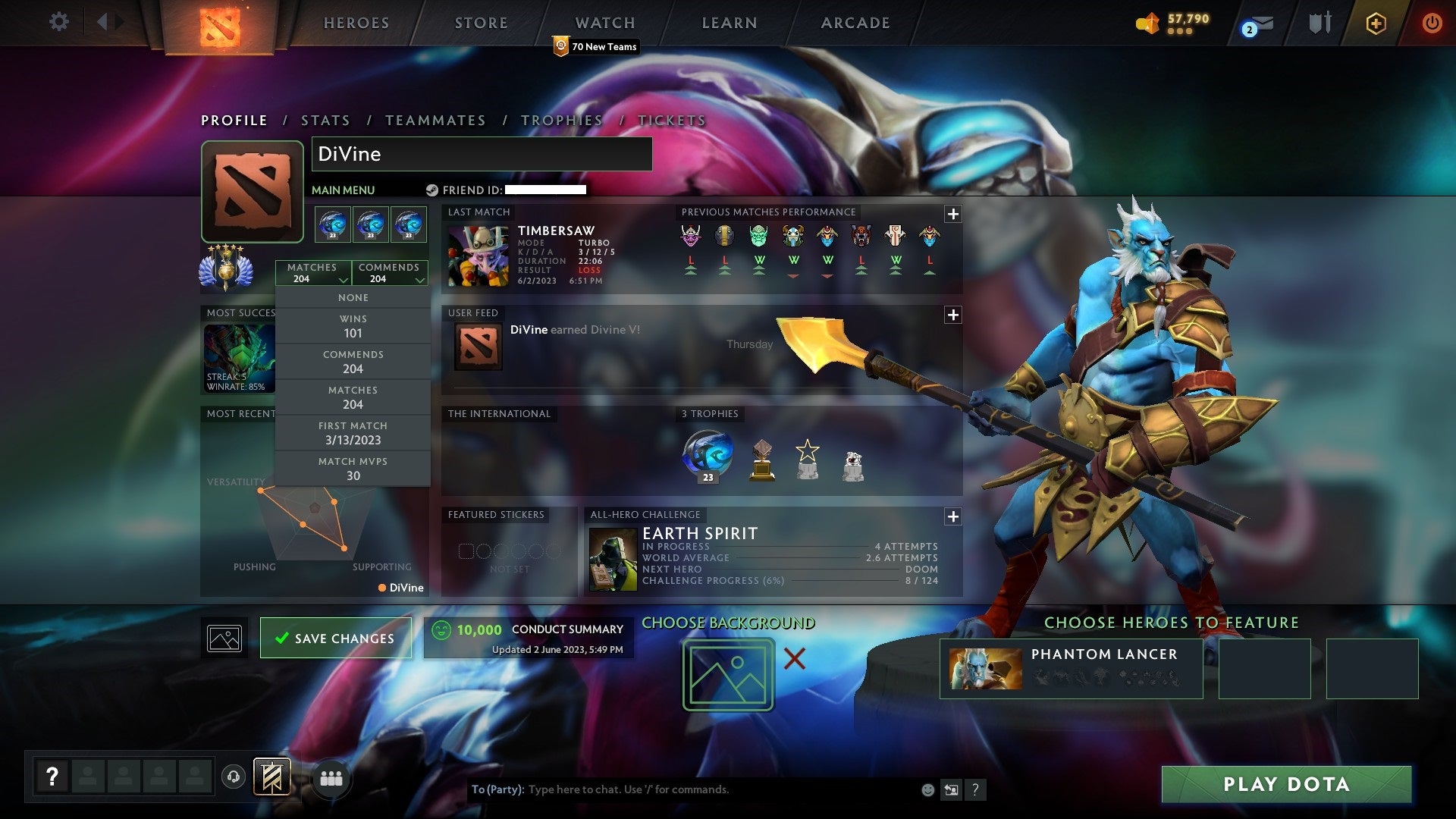Switch to the Stats tab
The width and height of the screenshot is (1456, 819).
325,120
